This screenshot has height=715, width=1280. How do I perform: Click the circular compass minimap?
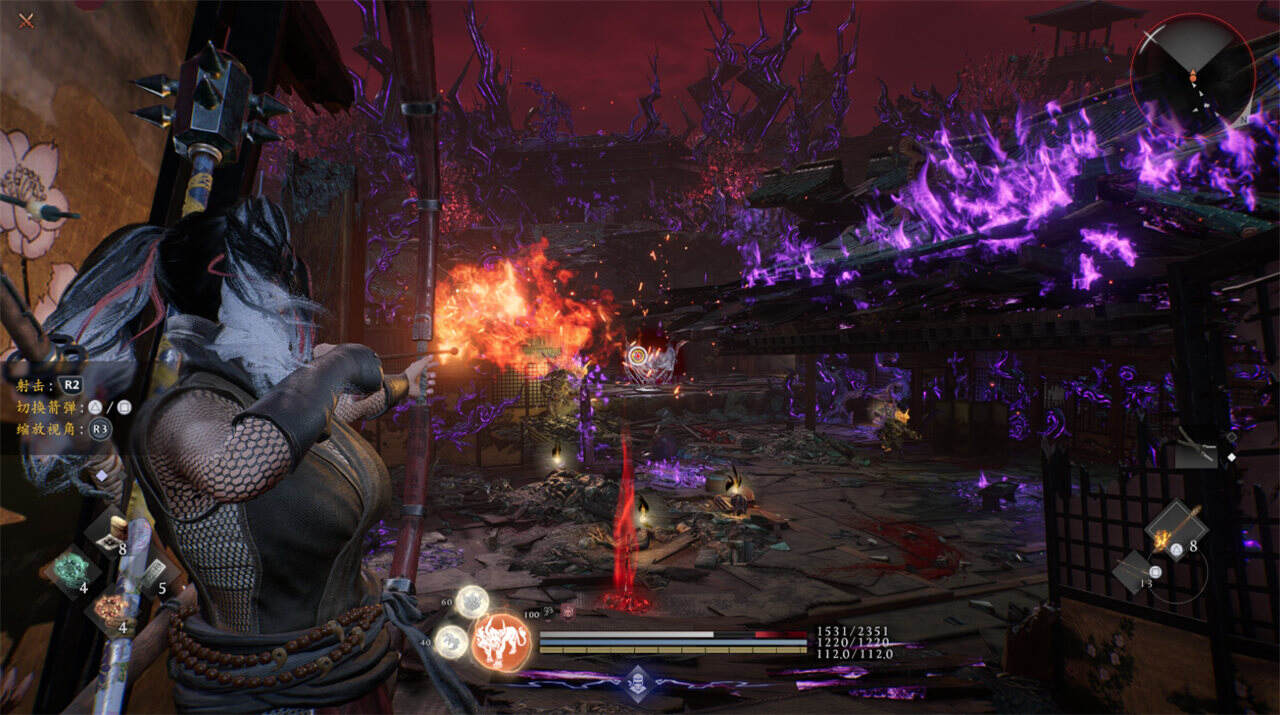point(1192,73)
